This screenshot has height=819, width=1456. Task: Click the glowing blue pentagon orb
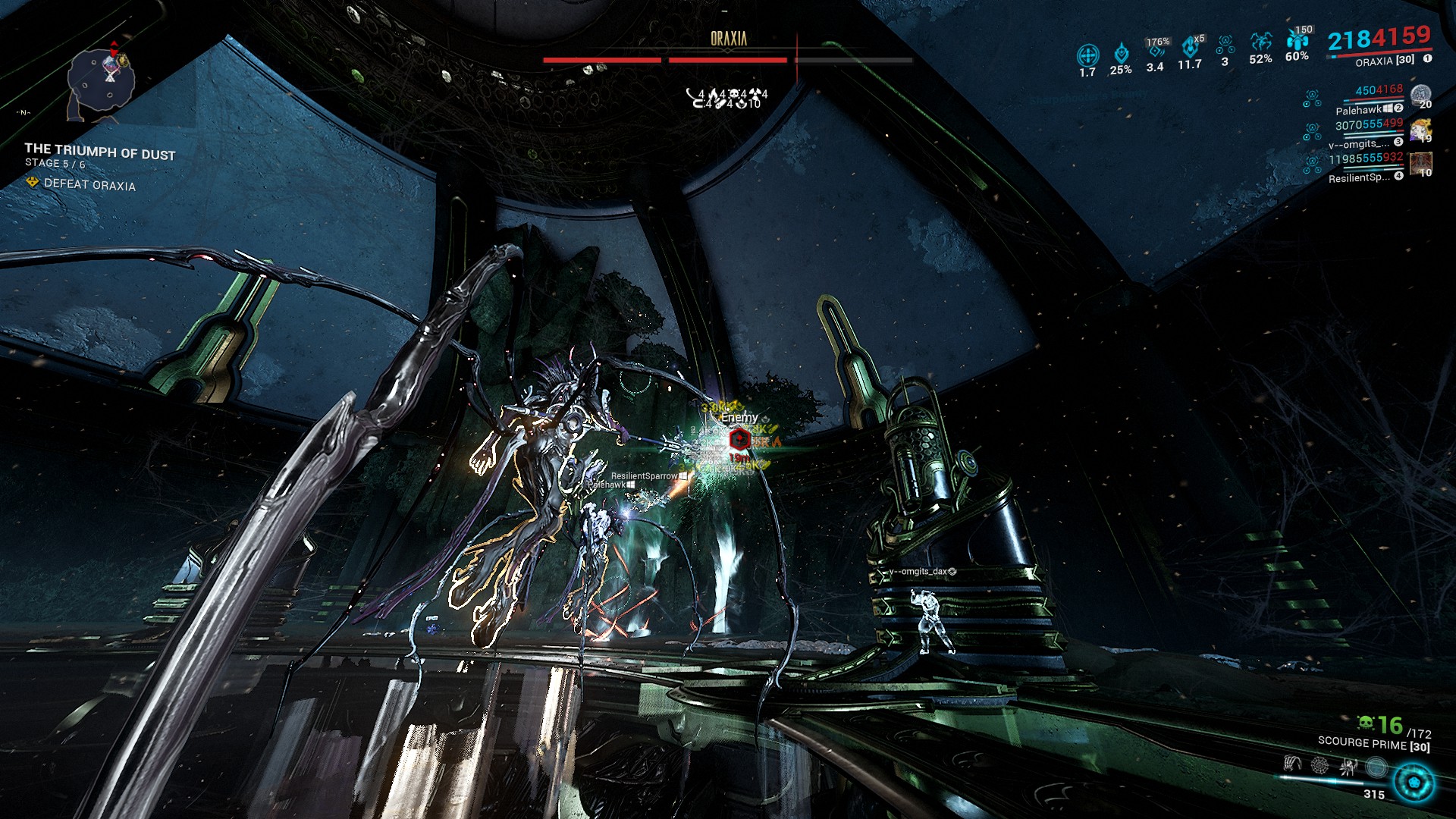1414,783
